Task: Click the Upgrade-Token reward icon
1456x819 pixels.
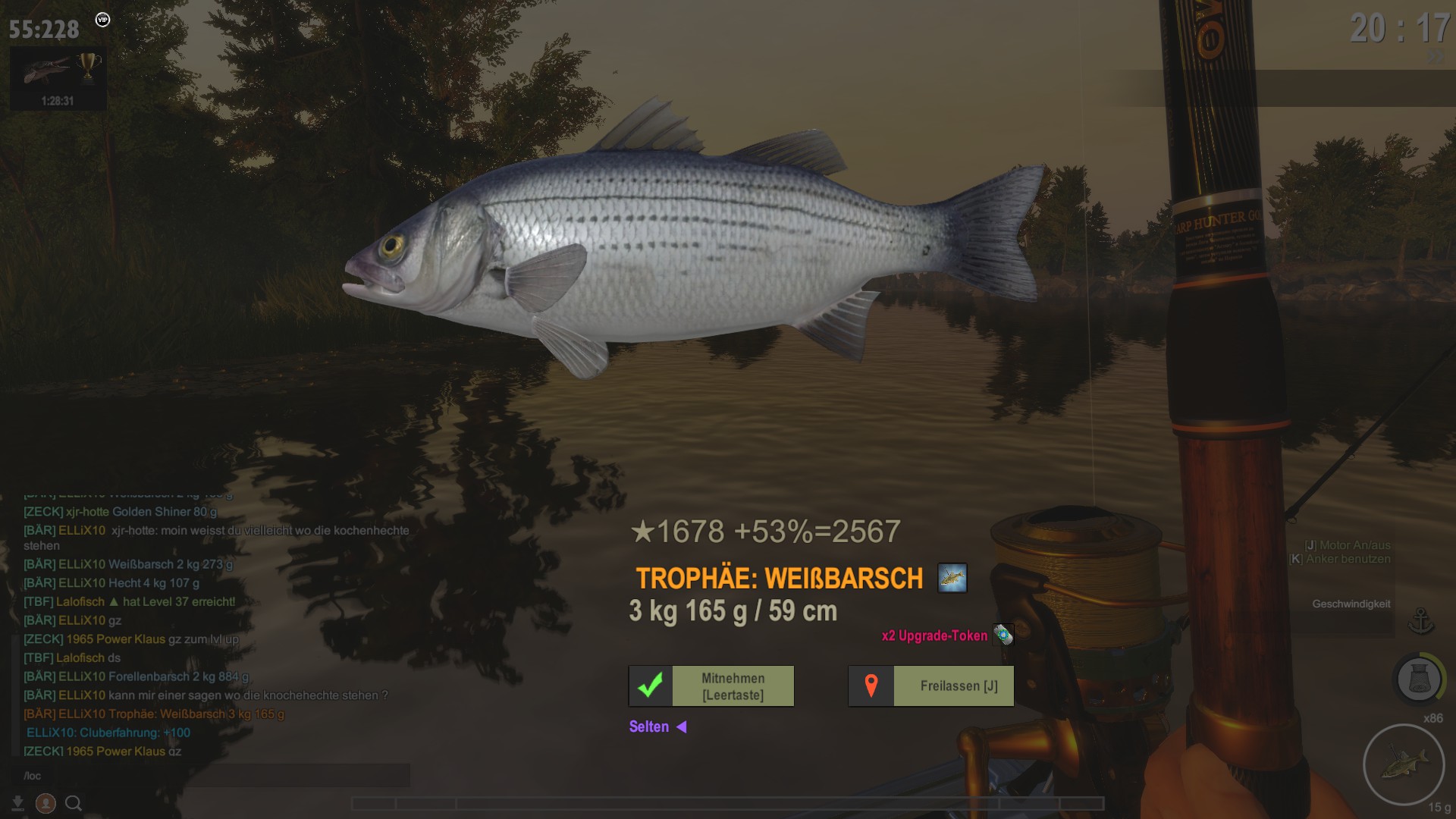Action: (1003, 635)
